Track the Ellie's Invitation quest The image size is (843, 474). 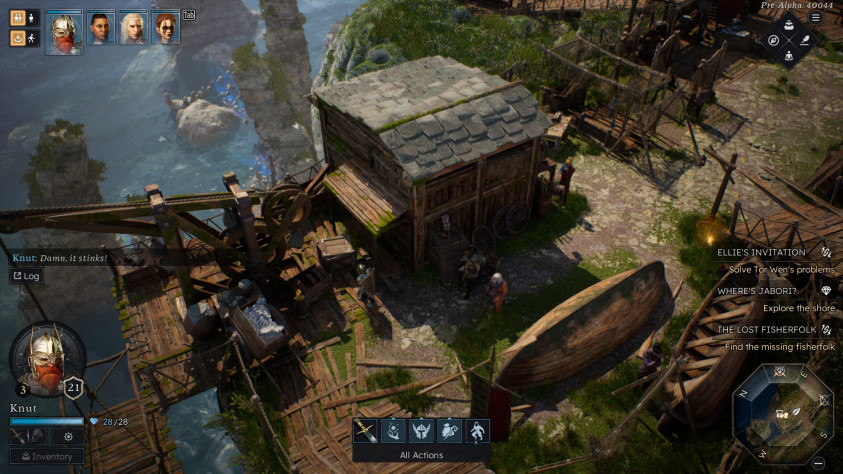tap(826, 253)
